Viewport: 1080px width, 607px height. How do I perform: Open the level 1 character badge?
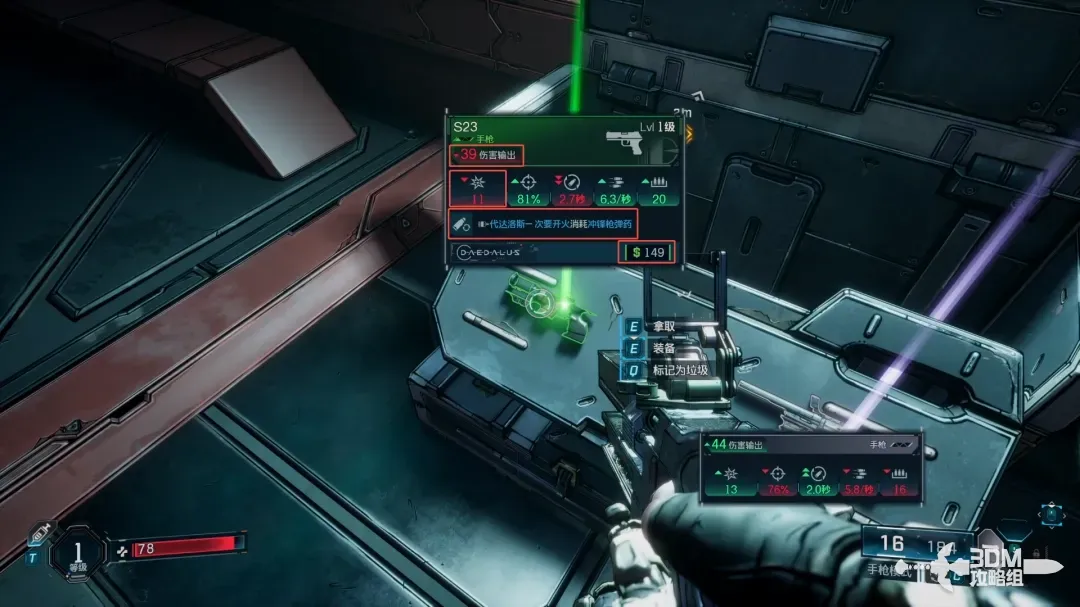(x=77, y=551)
